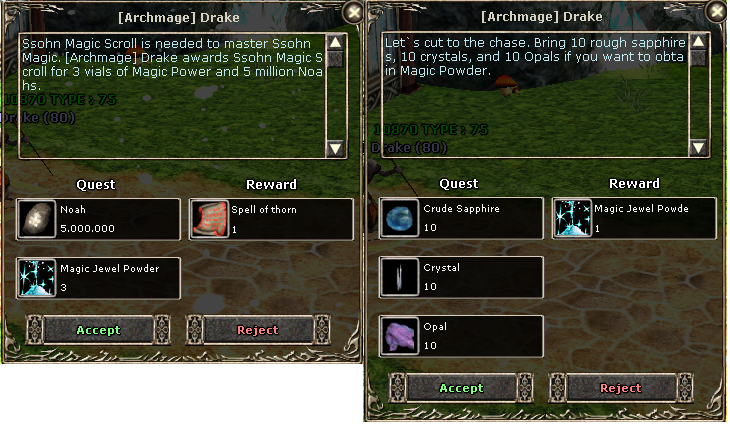Reject the rough sapphires and opals quest
Screen dimensions: 730x425
pos(620,388)
